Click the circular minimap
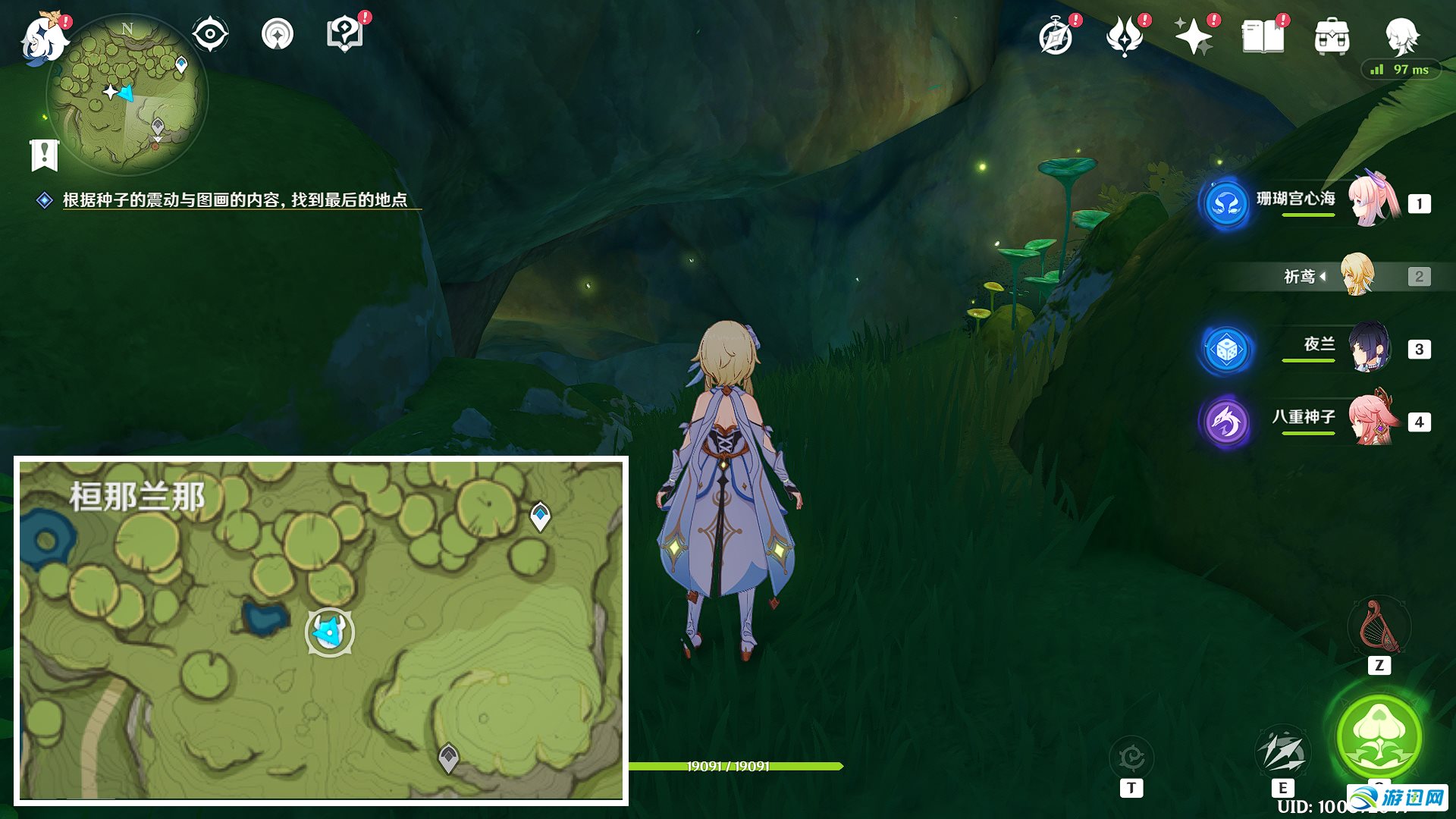1456x819 pixels. coord(127,95)
